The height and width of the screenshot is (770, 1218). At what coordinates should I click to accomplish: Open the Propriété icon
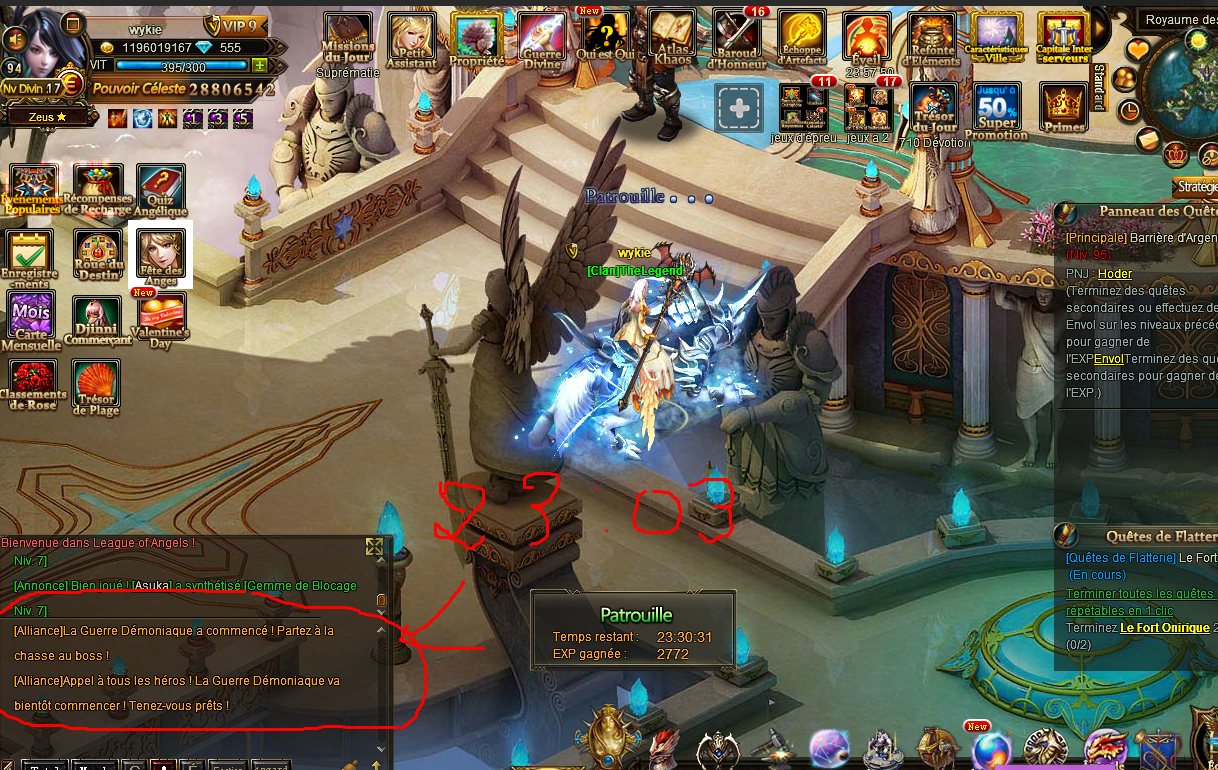(x=476, y=38)
